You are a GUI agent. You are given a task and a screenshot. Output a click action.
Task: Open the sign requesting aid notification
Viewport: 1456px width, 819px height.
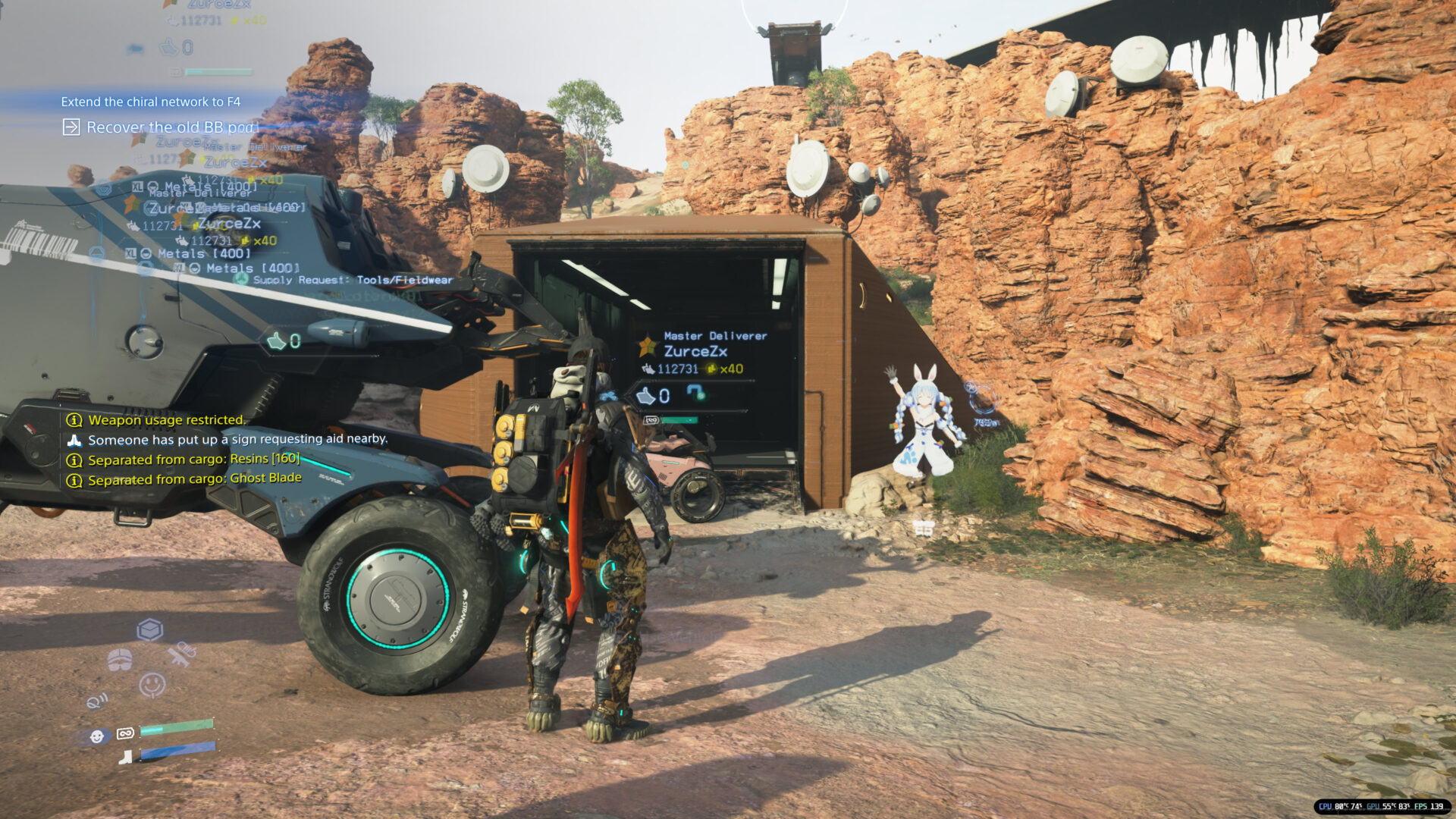(237, 440)
